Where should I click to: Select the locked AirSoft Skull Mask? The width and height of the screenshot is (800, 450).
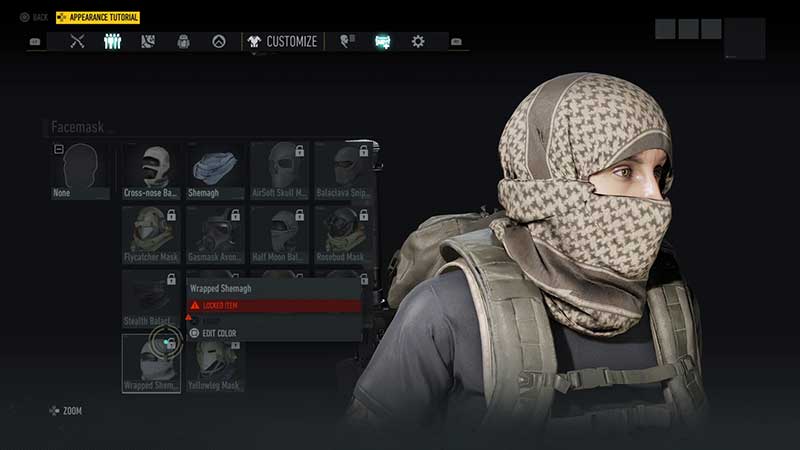[x=279, y=170]
